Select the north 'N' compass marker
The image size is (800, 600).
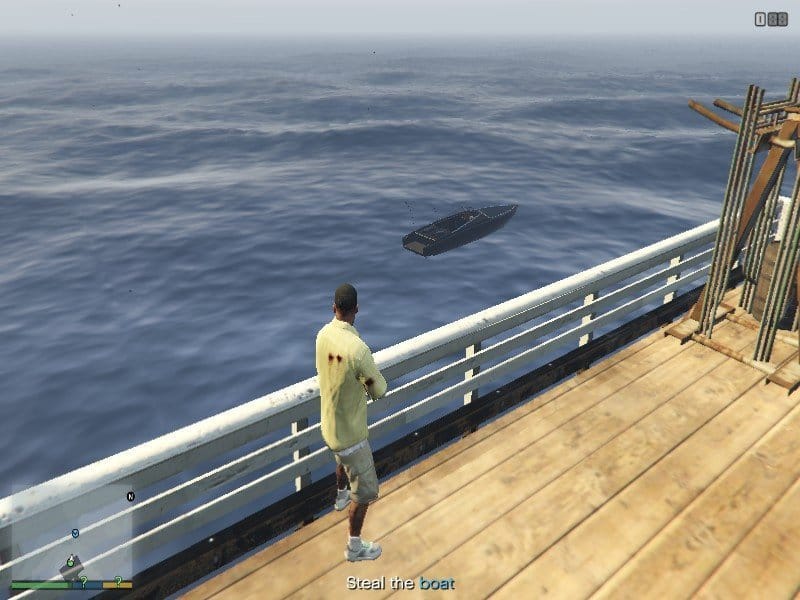pos(130,496)
